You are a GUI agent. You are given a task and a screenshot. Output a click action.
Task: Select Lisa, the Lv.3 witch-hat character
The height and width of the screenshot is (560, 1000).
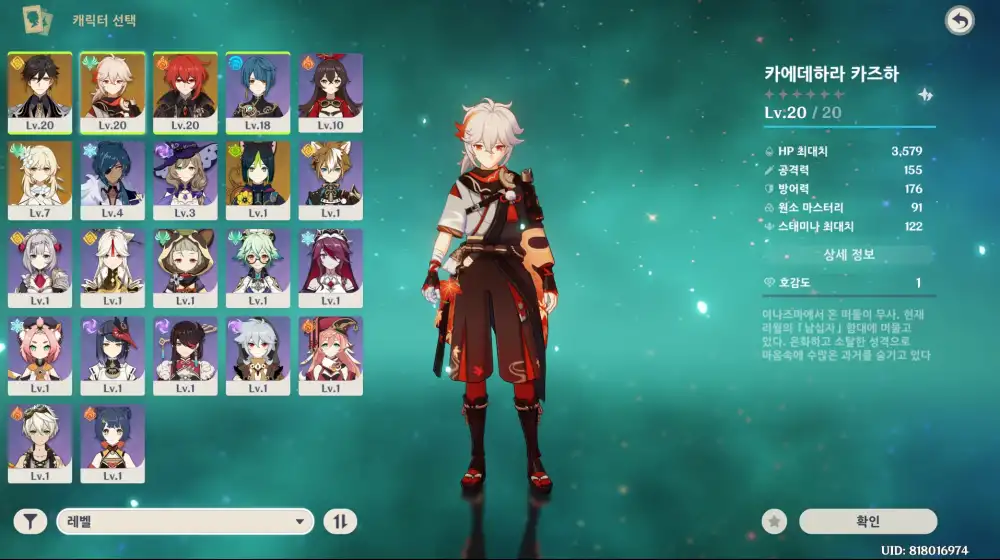[185, 180]
